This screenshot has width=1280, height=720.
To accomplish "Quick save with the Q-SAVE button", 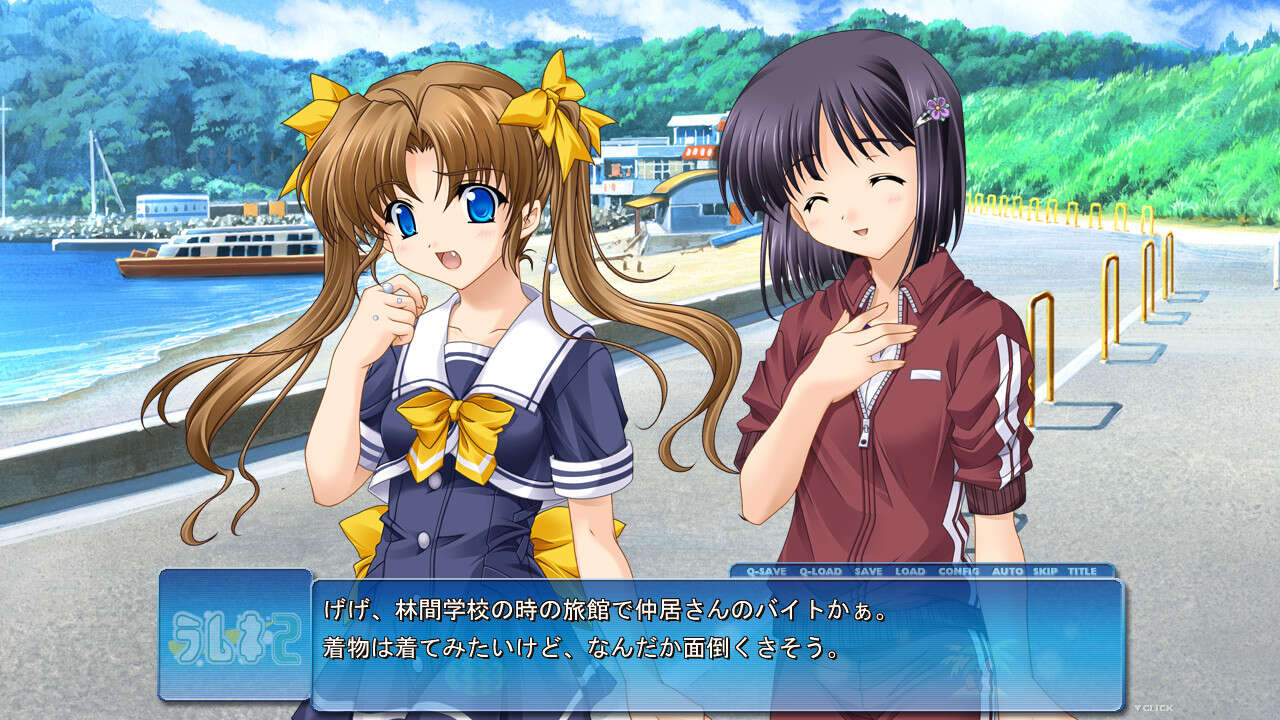I will tap(767, 571).
